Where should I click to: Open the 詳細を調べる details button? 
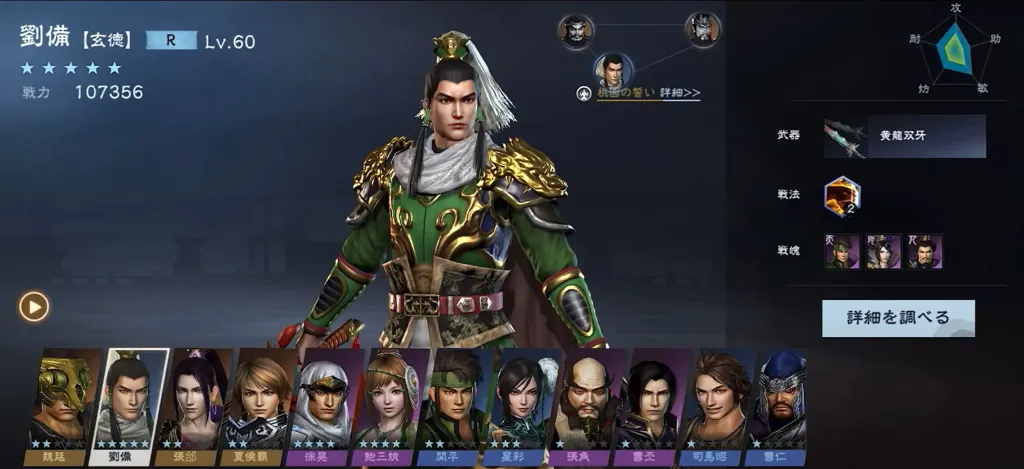898,318
